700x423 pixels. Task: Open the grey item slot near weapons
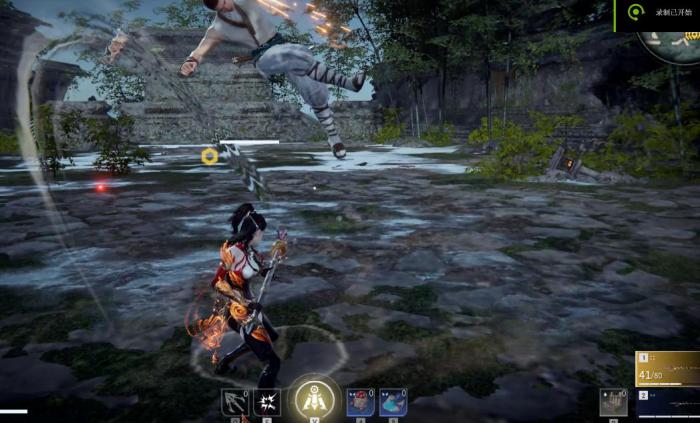click(613, 401)
